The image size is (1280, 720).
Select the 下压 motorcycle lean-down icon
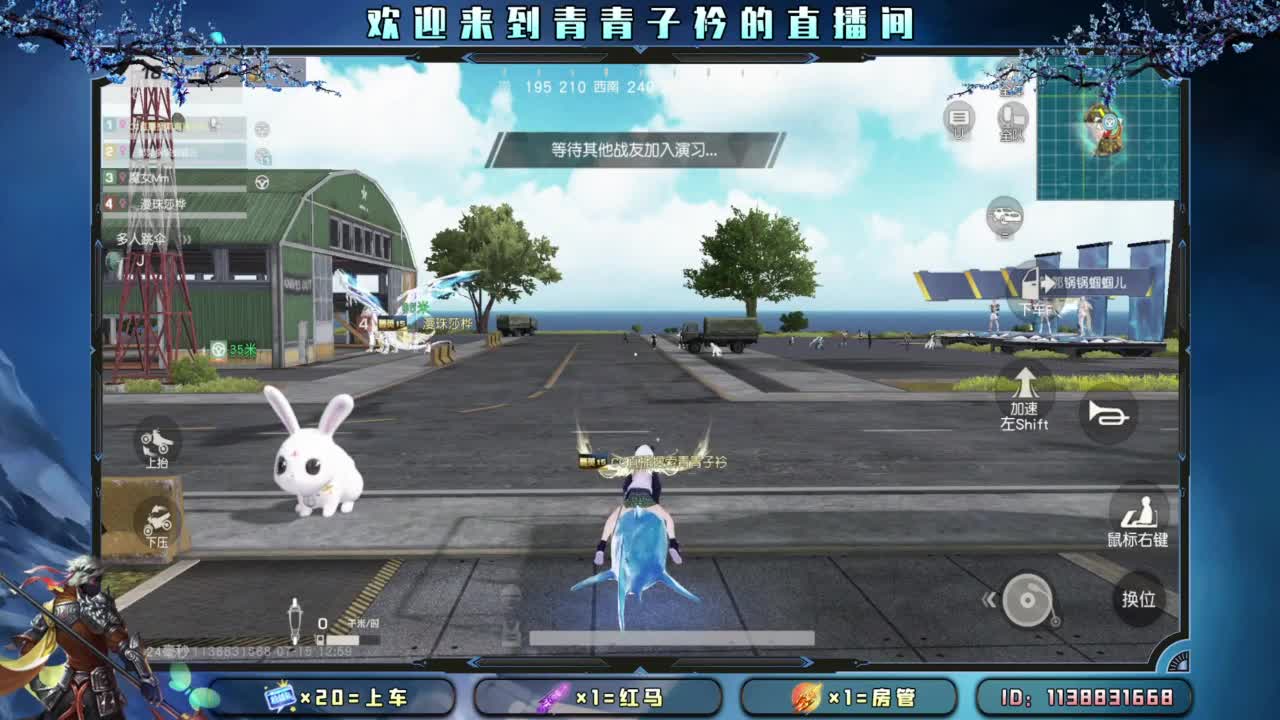point(160,521)
